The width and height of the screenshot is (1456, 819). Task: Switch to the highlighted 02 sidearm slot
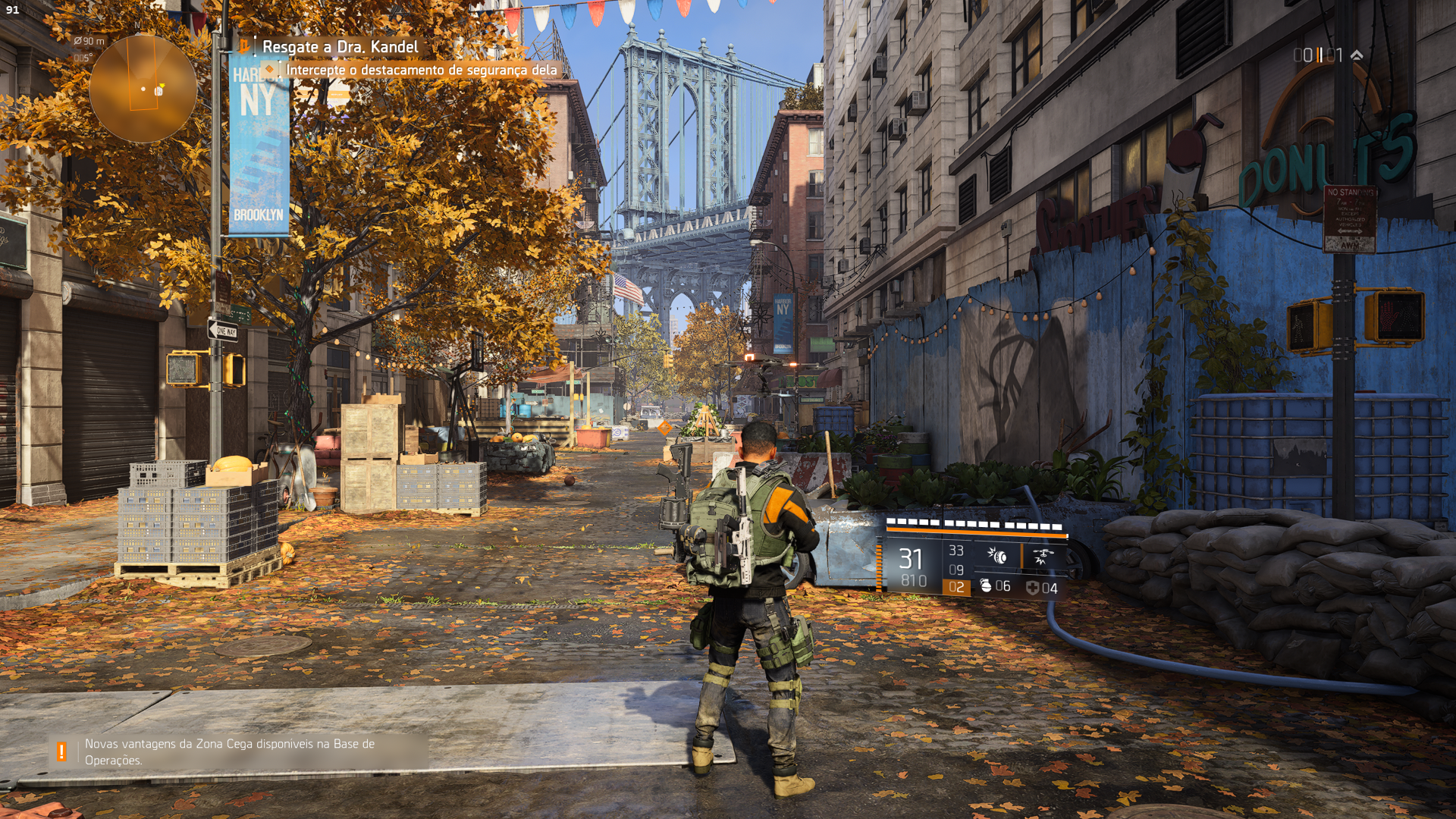[x=956, y=588]
